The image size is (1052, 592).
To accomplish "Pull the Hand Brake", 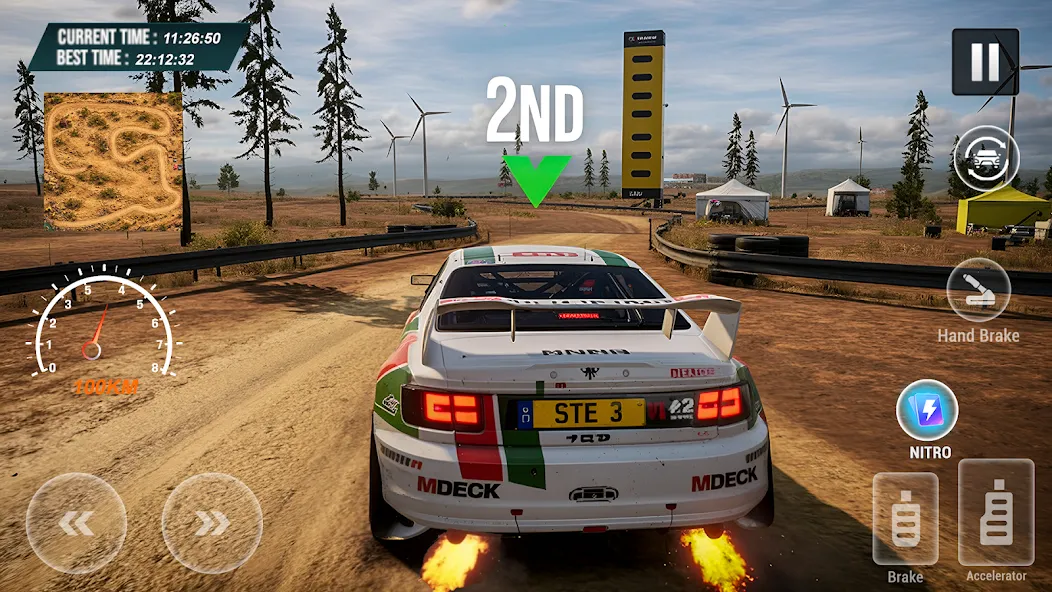I will (978, 290).
